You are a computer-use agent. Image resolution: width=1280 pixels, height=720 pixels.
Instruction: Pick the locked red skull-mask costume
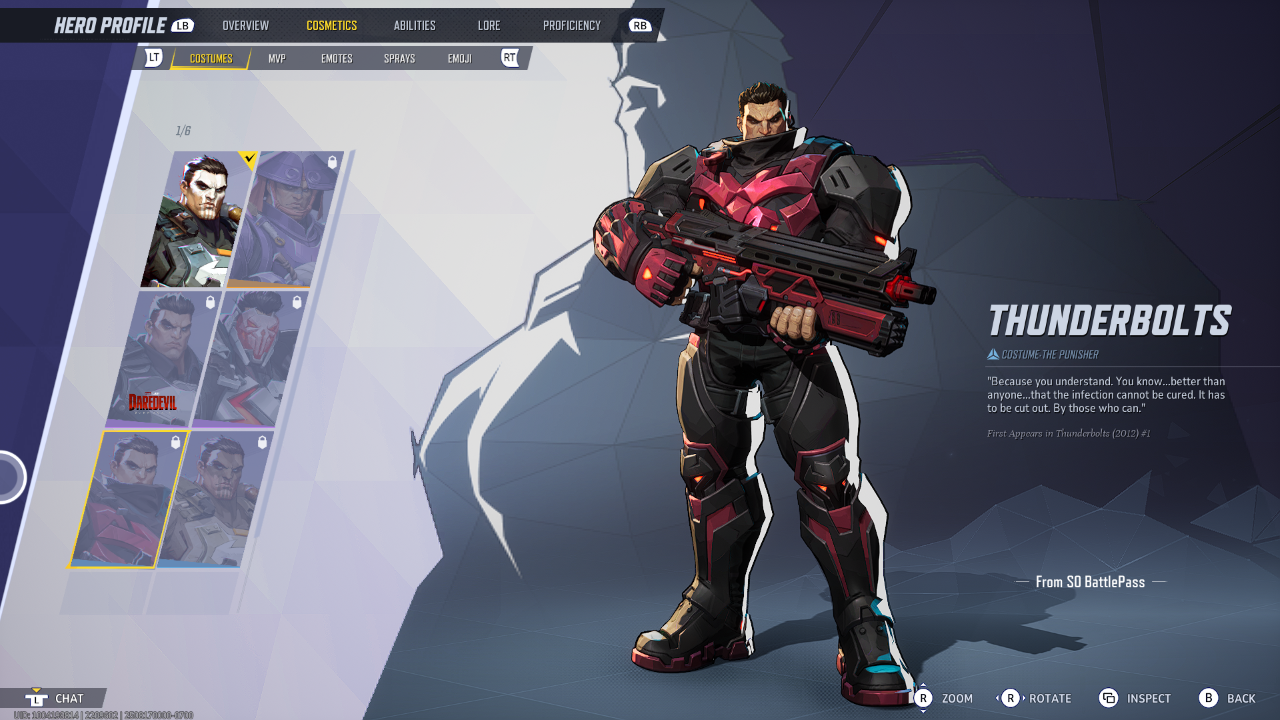(248, 358)
